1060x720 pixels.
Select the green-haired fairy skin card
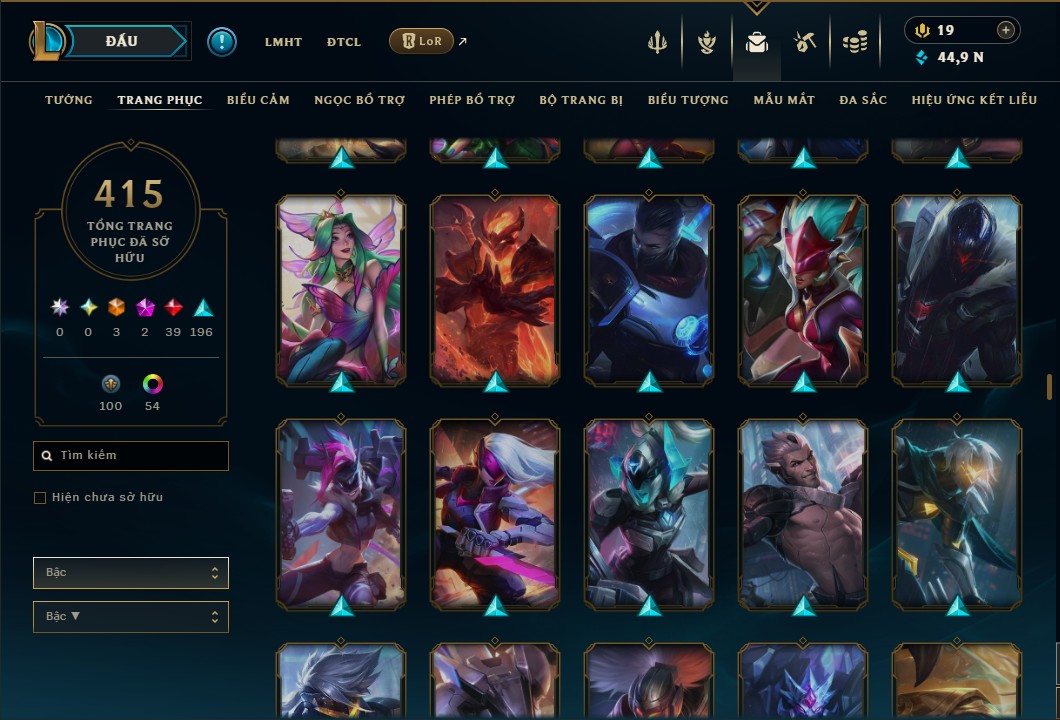pos(341,290)
